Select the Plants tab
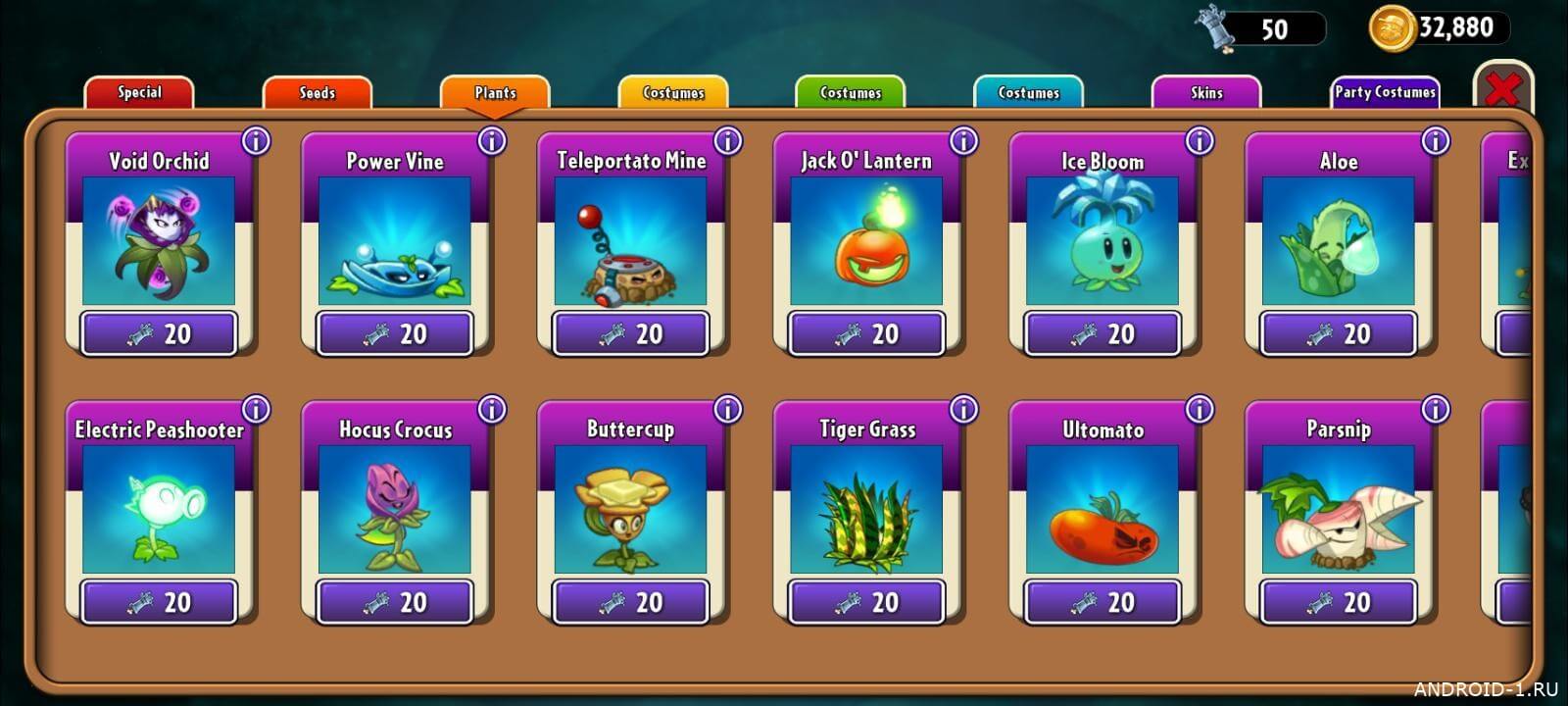 [x=495, y=92]
